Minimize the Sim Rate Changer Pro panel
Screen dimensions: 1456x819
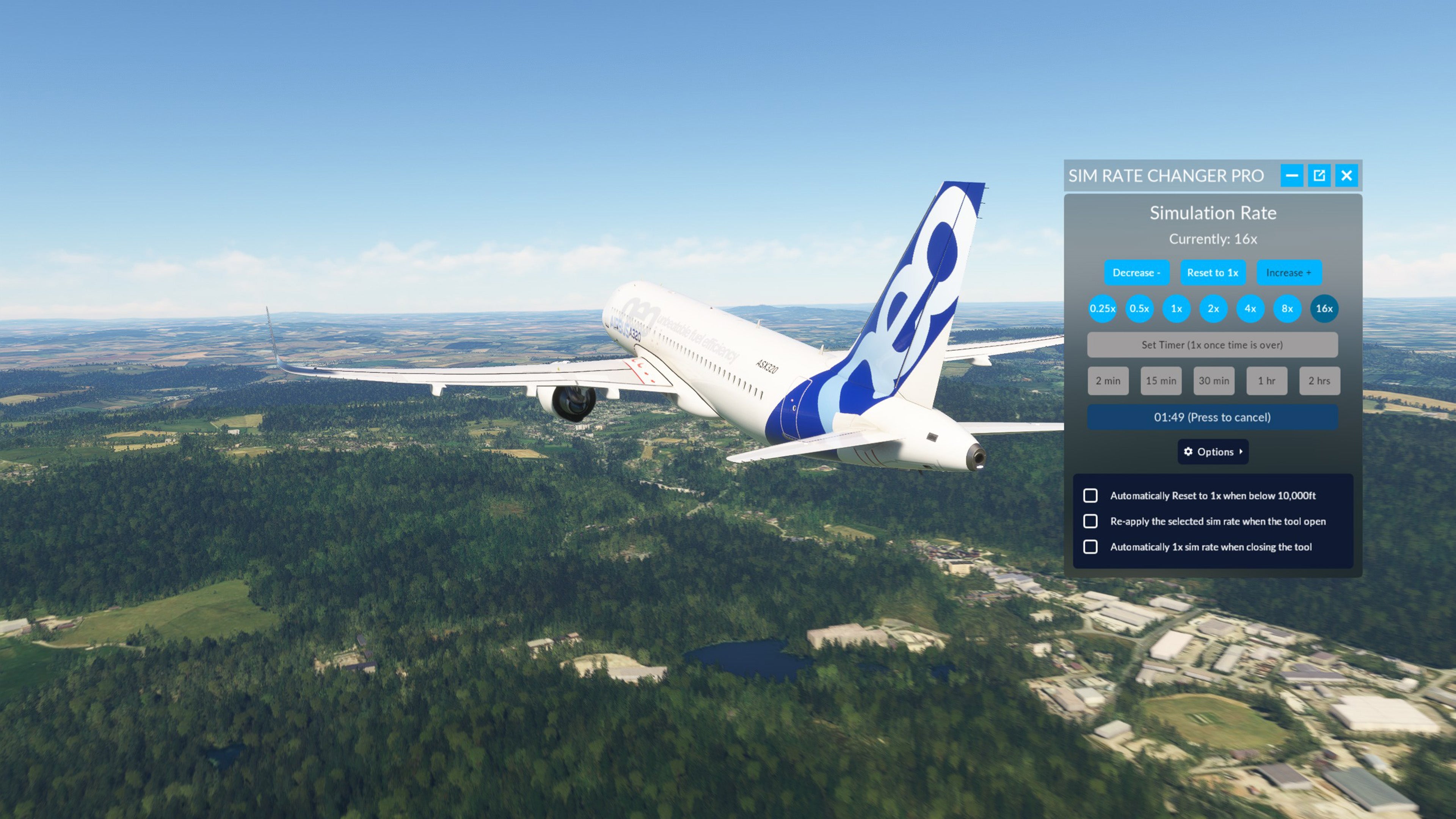point(1291,175)
